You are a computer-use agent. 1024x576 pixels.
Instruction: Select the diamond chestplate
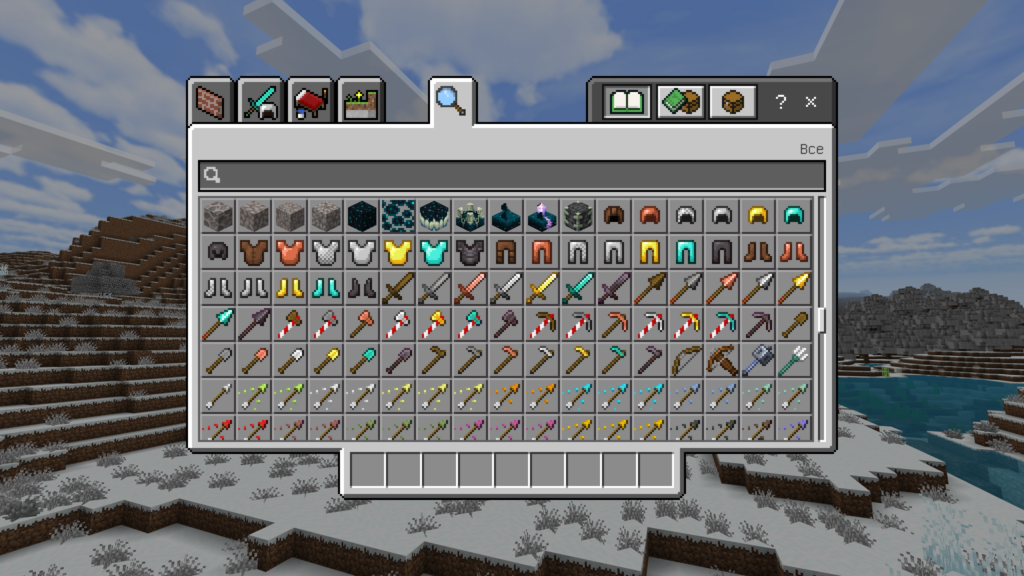coord(433,252)
